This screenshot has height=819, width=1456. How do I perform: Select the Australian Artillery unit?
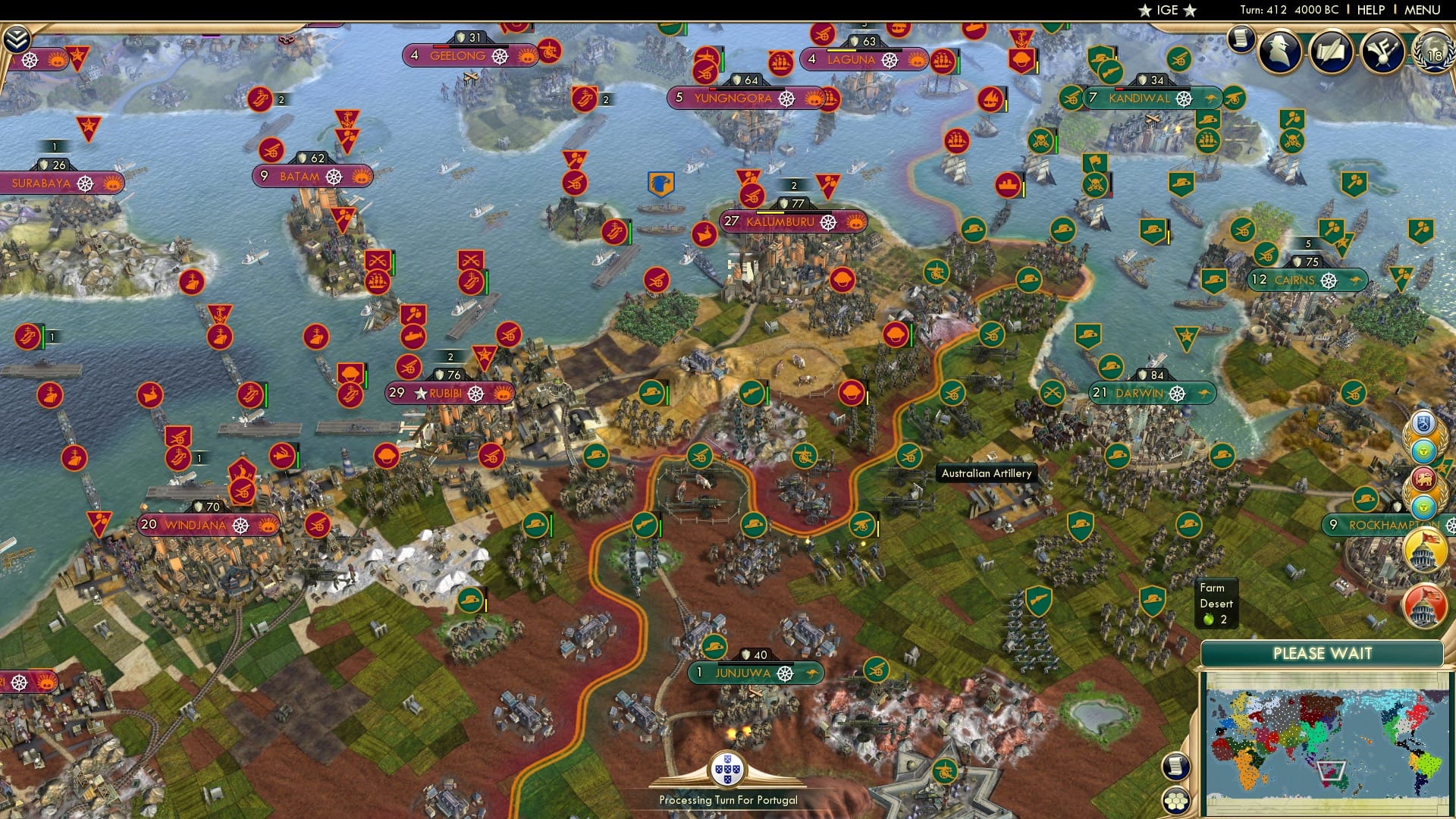985,472
